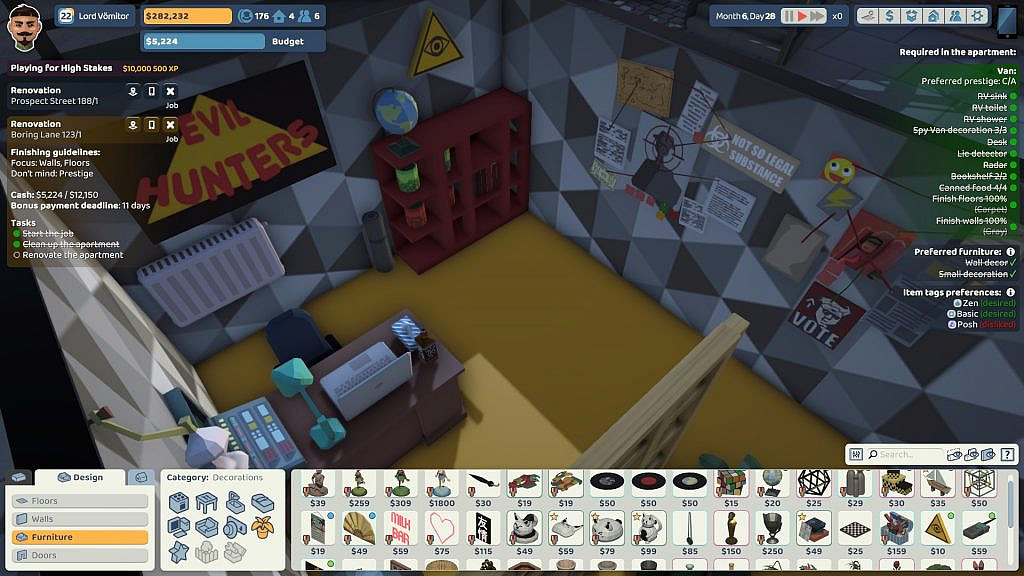Image resolution: width=1024 pixels, height=576 pixels.
Task: Open the people/employees menu
Action: [x=955, y=16]
